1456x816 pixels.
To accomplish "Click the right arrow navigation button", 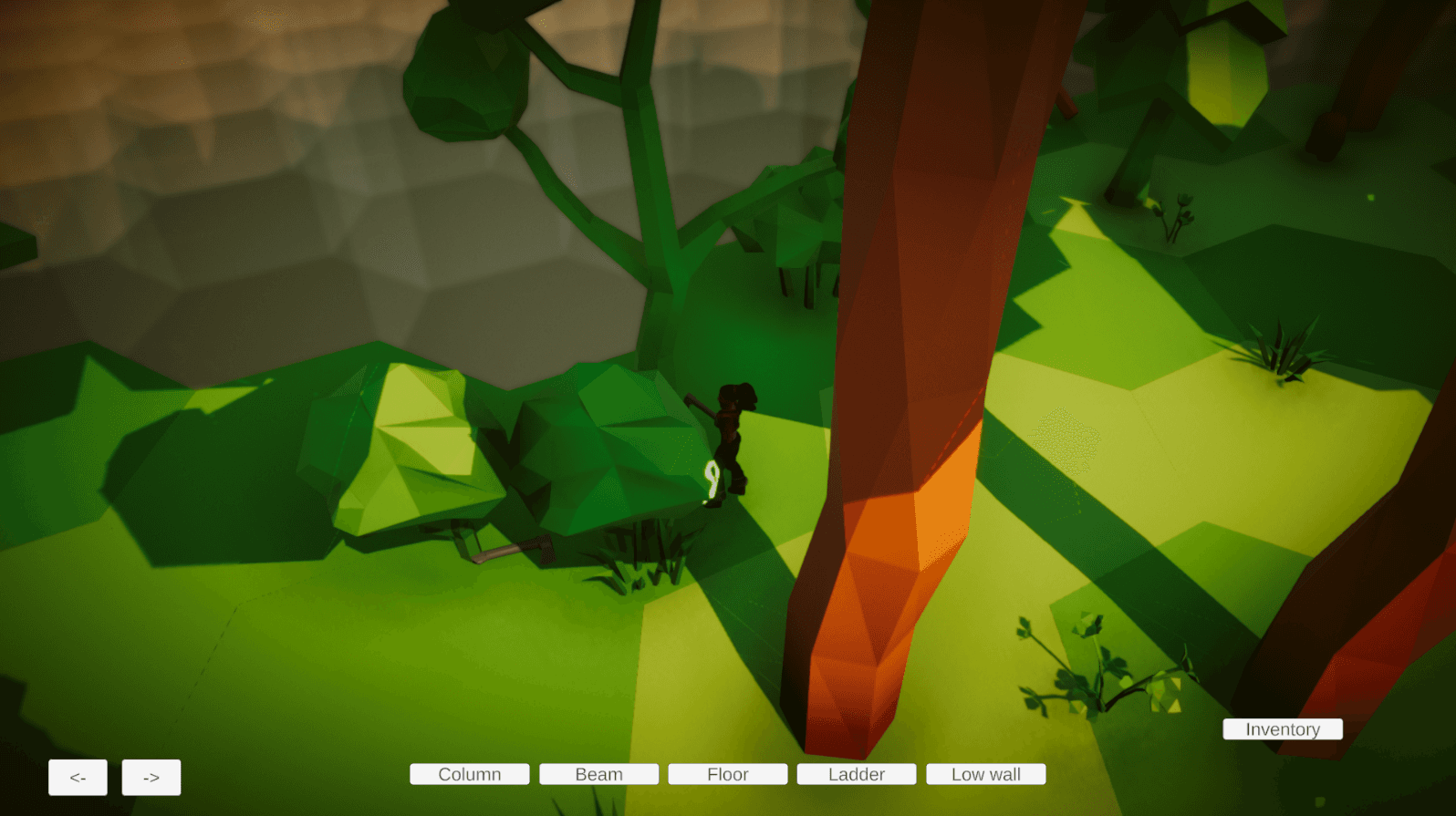I will click(151, 777).
